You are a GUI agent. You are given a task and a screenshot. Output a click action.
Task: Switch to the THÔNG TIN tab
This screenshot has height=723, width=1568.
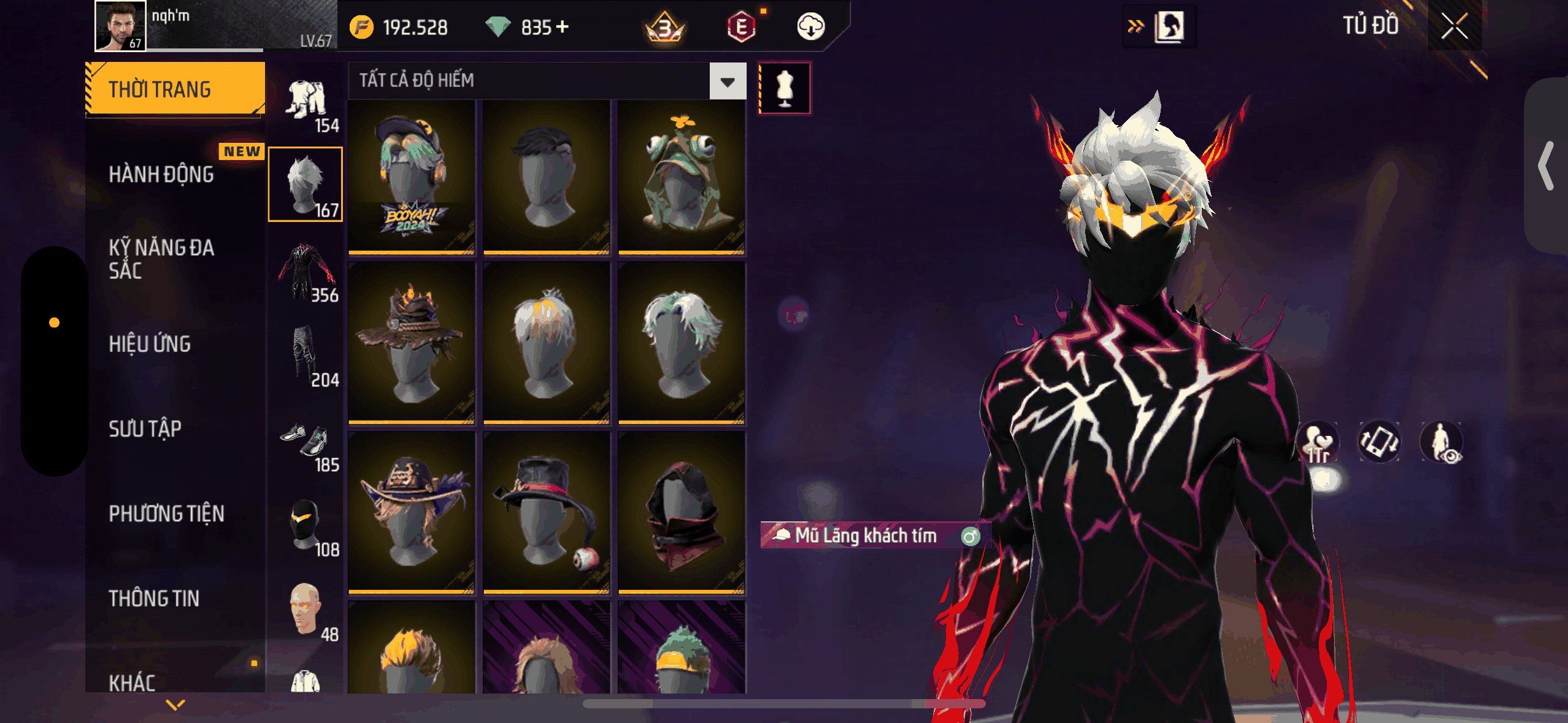(x=154, y=598)
